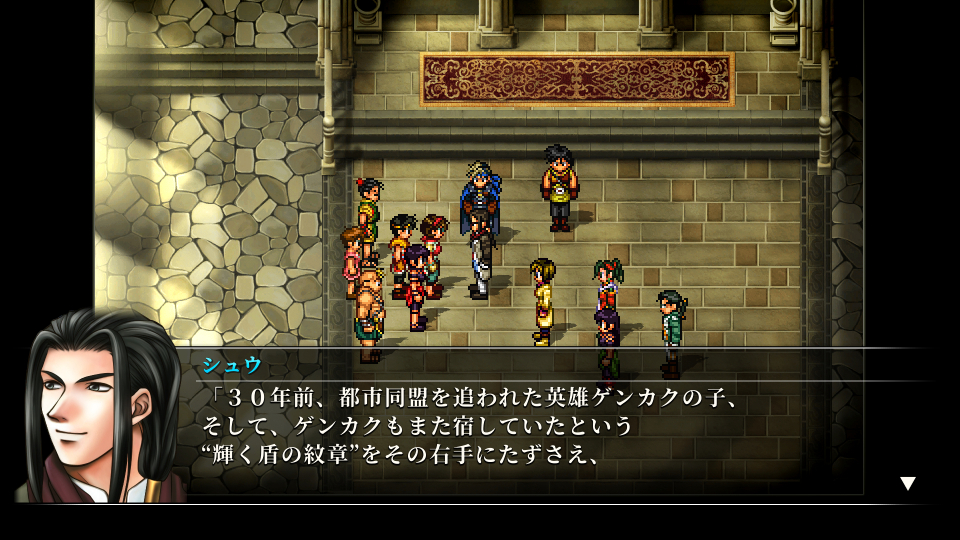Advance dialogue with the white arrow indicator
The width and height of the screenshot is (960, 540).
[907, 483]
